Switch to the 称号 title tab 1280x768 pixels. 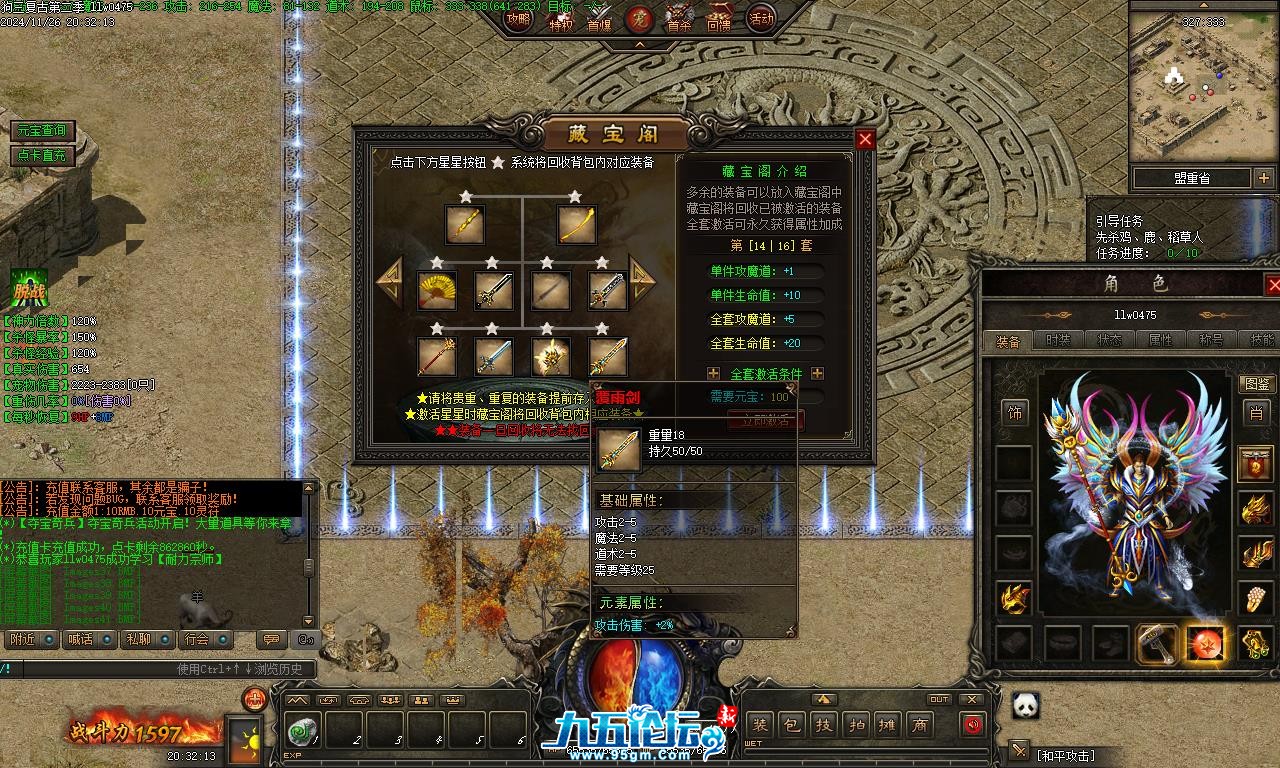coord(1210,341)
